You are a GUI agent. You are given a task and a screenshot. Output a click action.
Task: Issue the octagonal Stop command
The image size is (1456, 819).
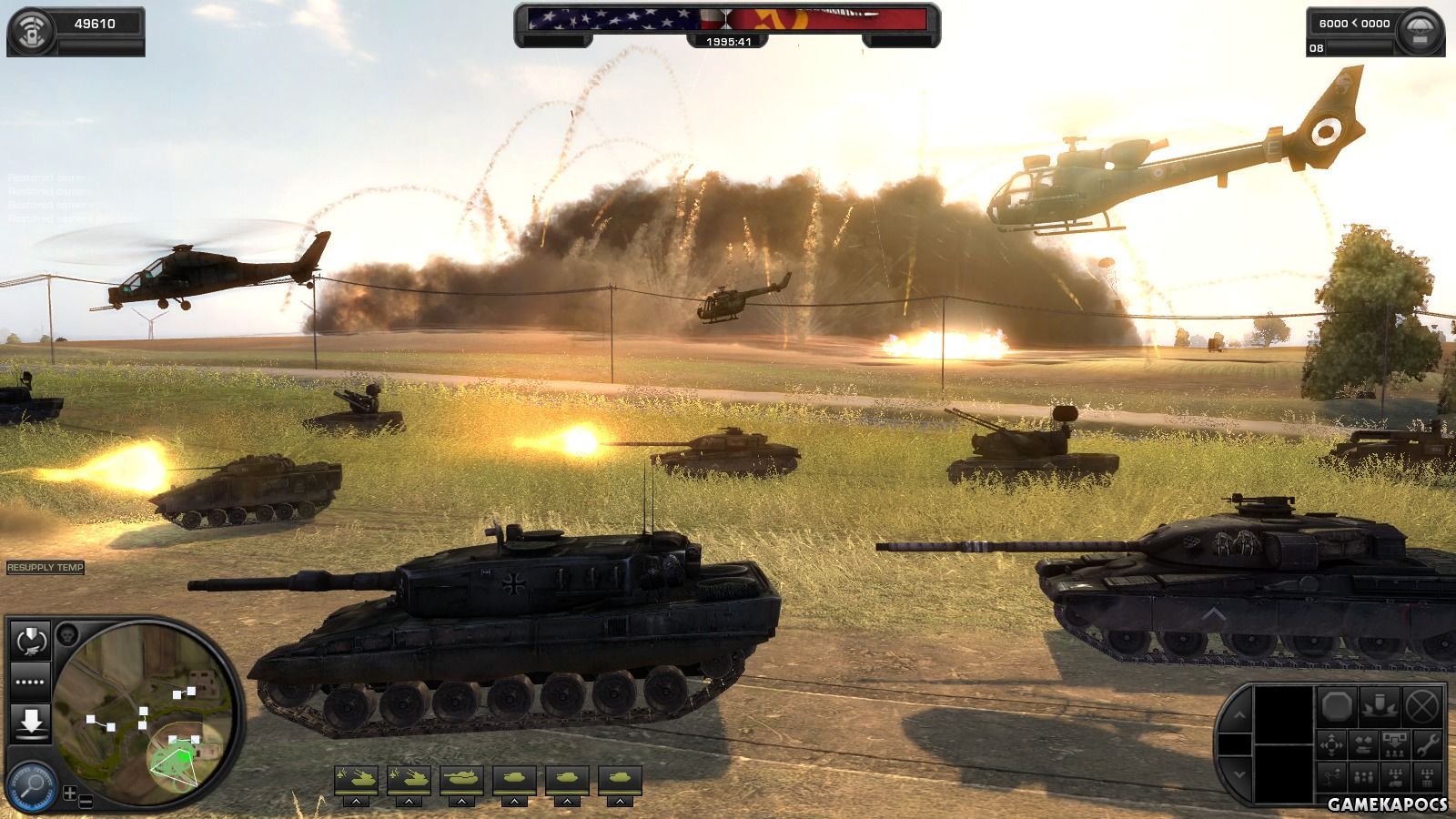pyautogui.click(x=1339, y=705)
